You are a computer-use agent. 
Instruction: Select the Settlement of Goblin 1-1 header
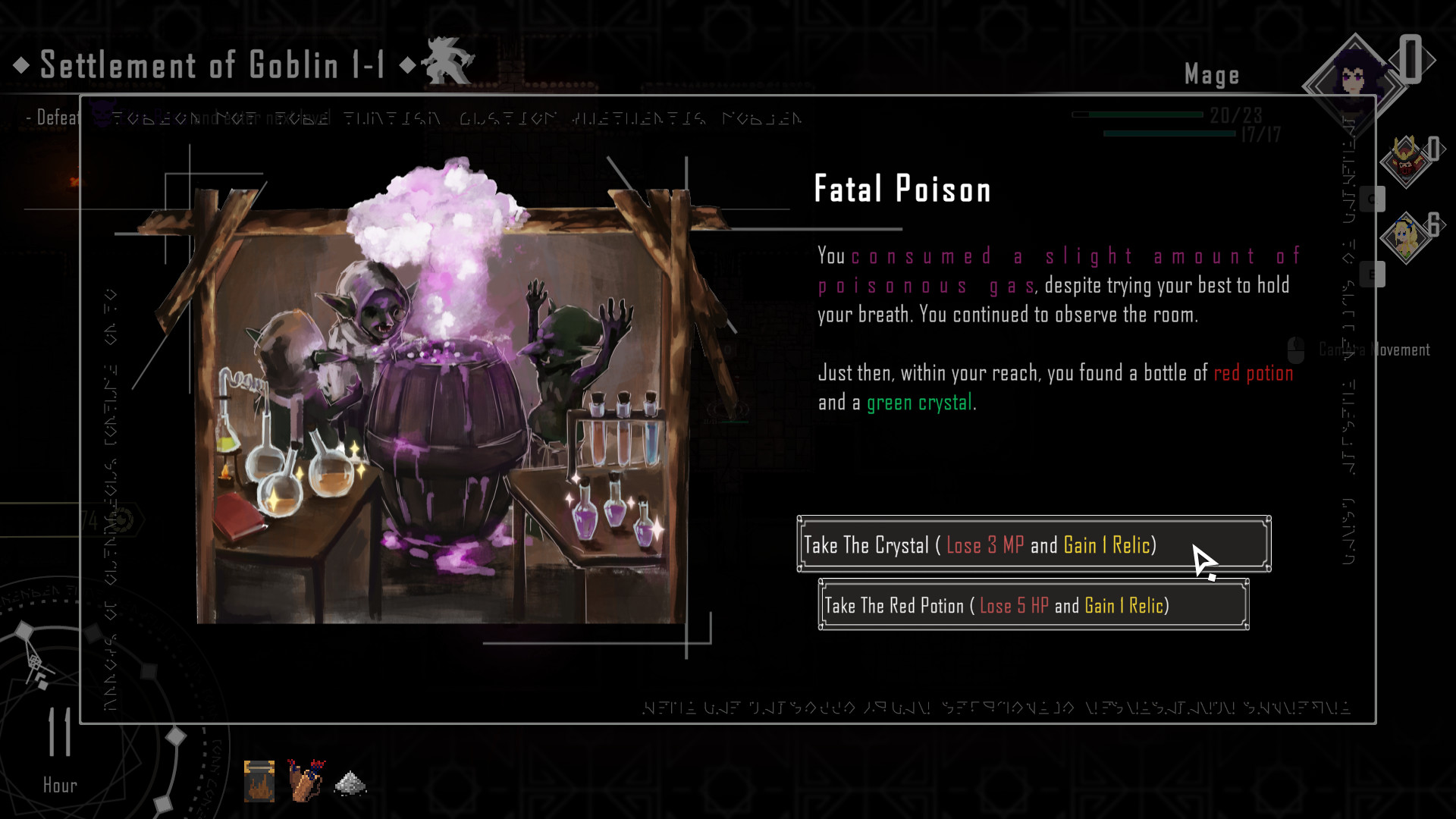[x=212, y=65]
